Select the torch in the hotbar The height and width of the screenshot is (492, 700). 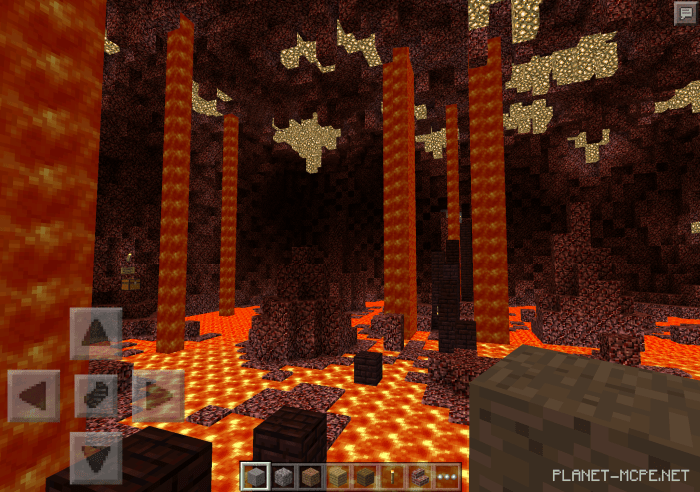(x=392, y=477)
